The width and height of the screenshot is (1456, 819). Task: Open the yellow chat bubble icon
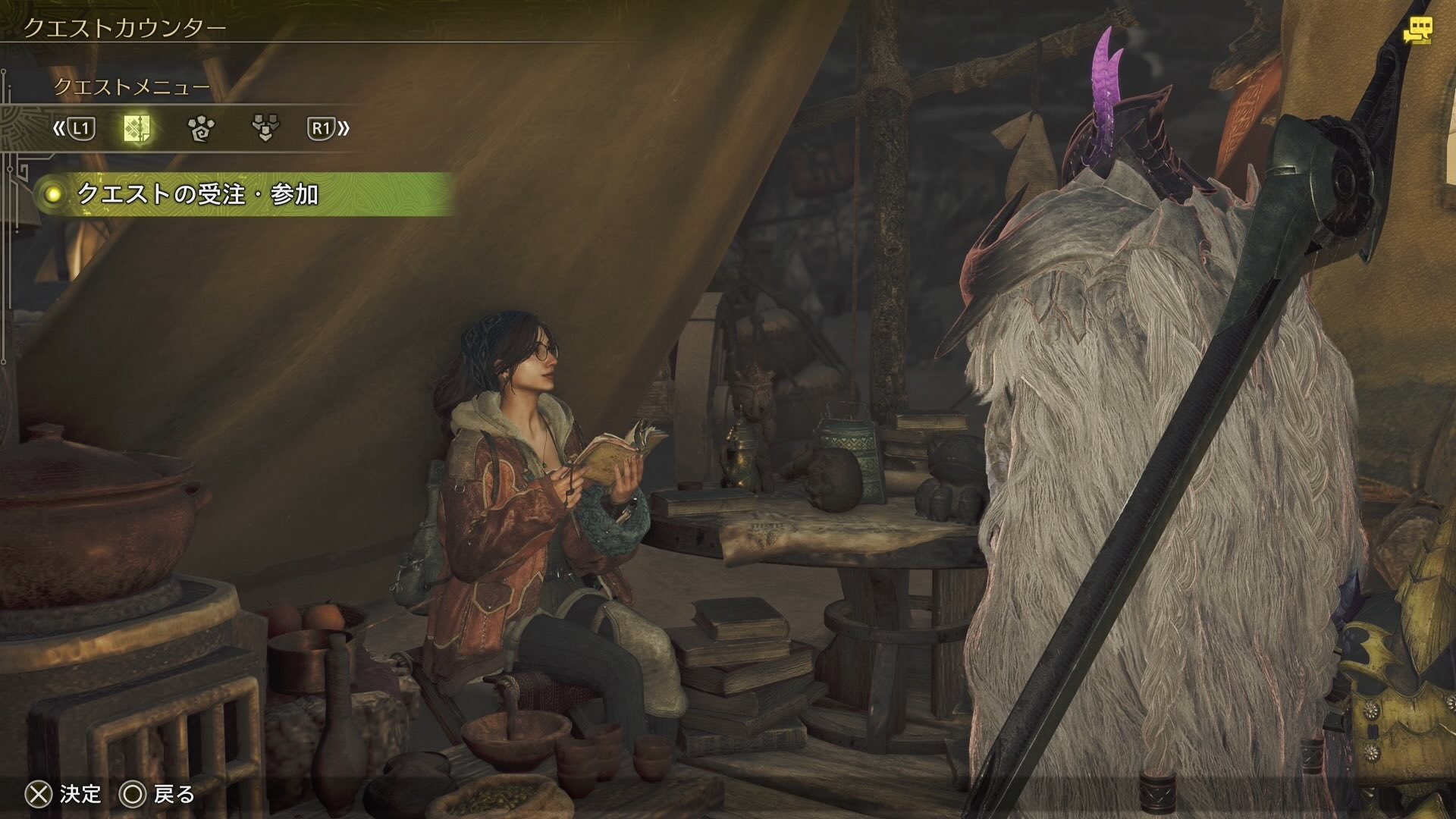pyautogui.click(x=1417, y=30)
